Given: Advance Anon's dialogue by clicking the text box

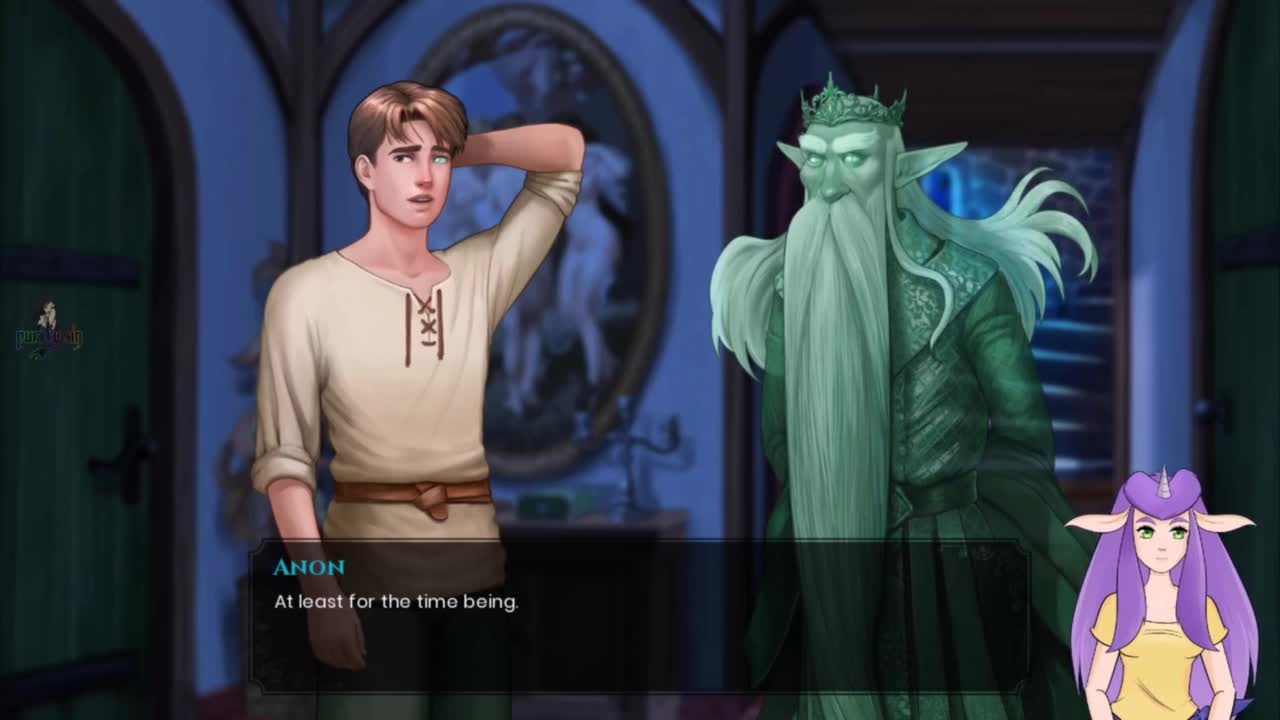Looking at the screenshot, I should pos(638,617).
